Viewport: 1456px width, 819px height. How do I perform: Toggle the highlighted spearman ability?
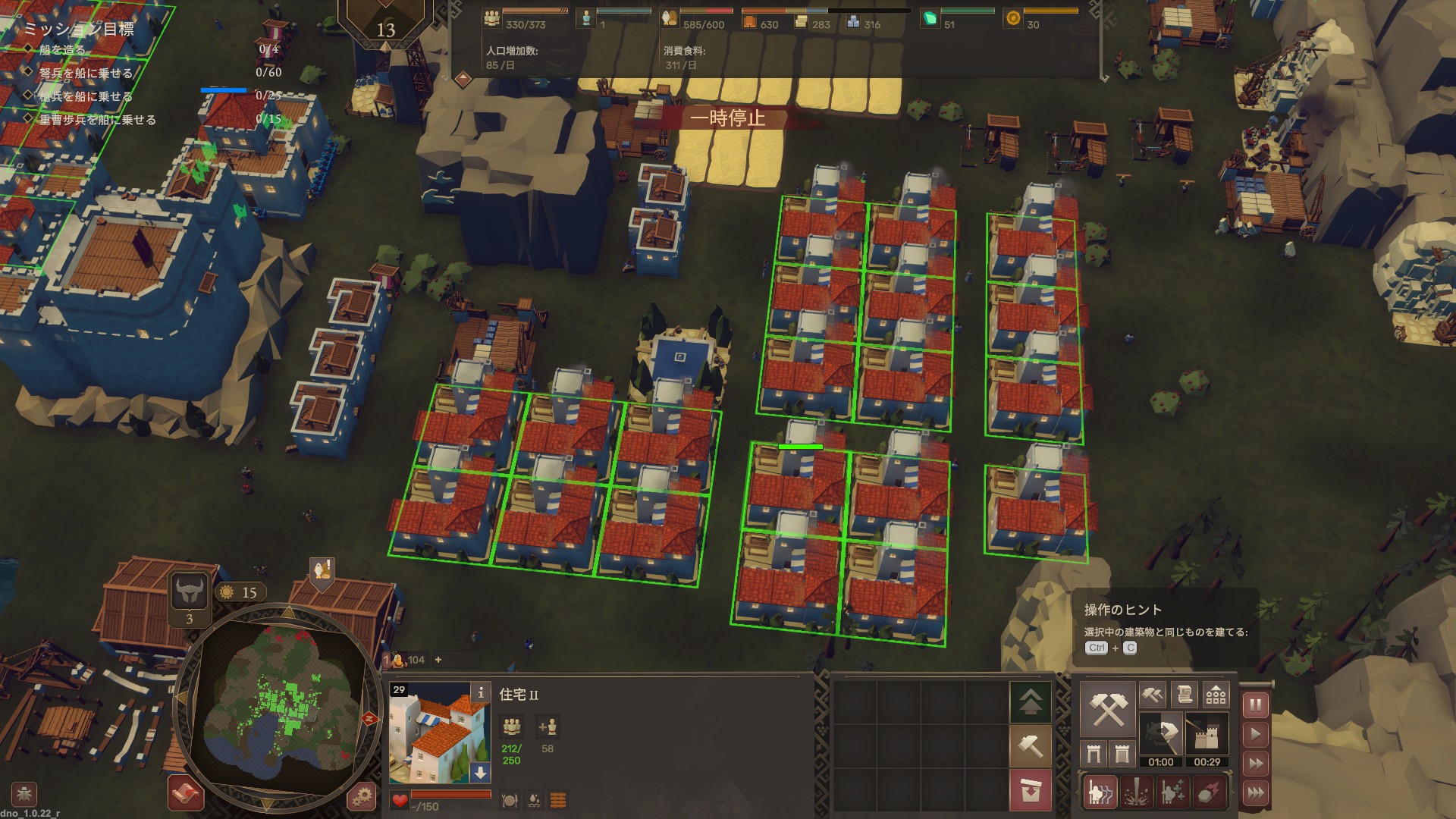(x=1100, y=792)
